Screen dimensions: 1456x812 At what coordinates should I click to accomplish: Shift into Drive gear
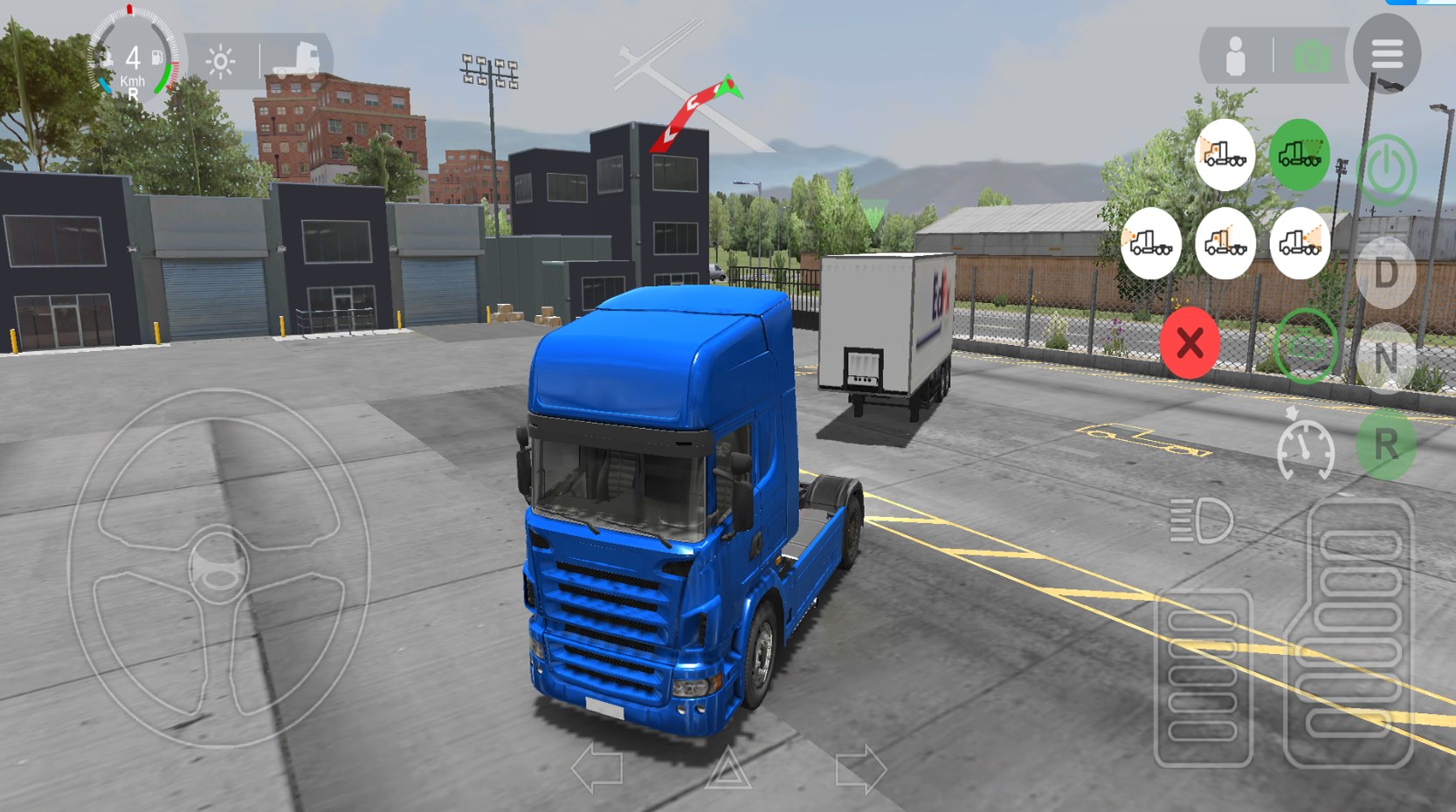pyautogui.click(x=1386, y=274)
